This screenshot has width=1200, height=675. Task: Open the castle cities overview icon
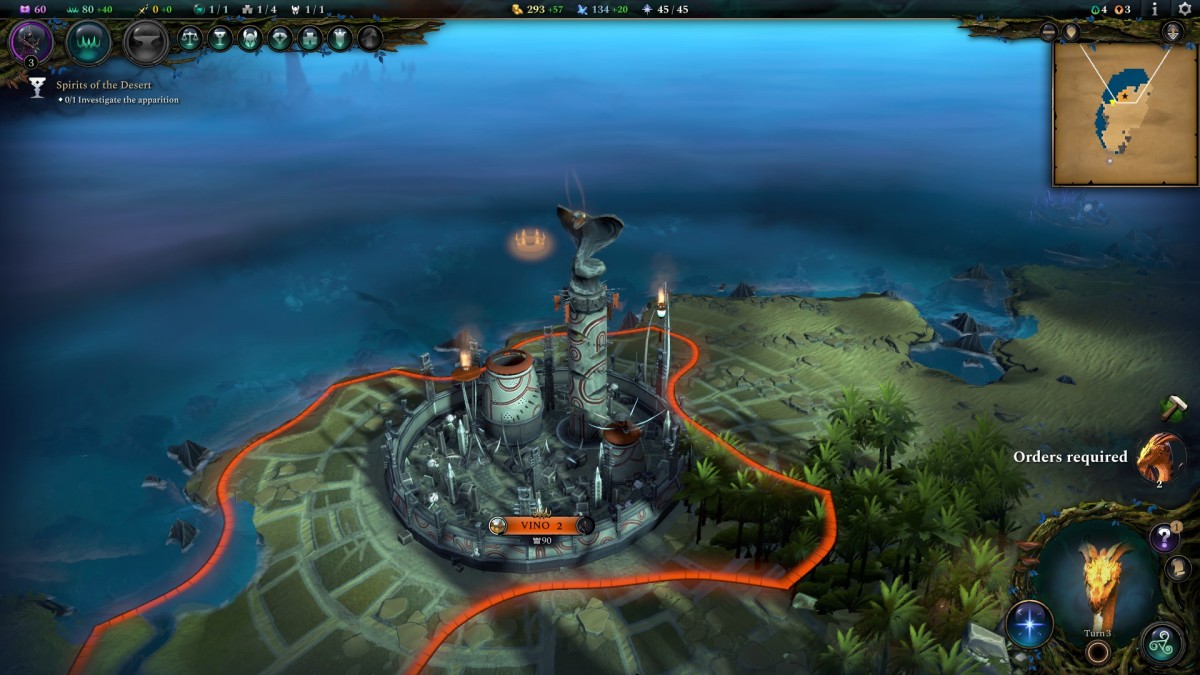(x=310, y=39)
